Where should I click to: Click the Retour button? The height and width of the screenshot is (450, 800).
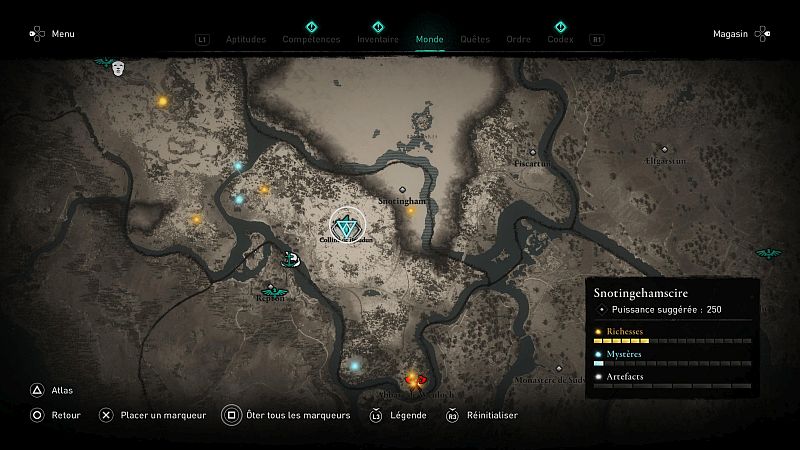(54, 415)
